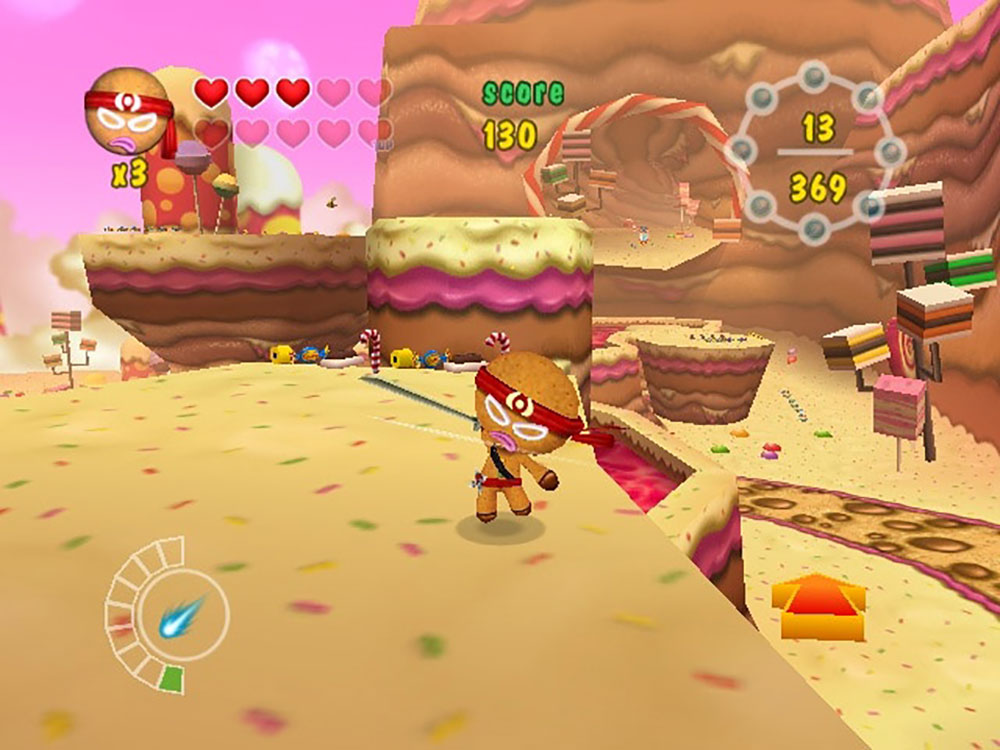Click the orange direction arrow indicator

[x=819, y=606]
